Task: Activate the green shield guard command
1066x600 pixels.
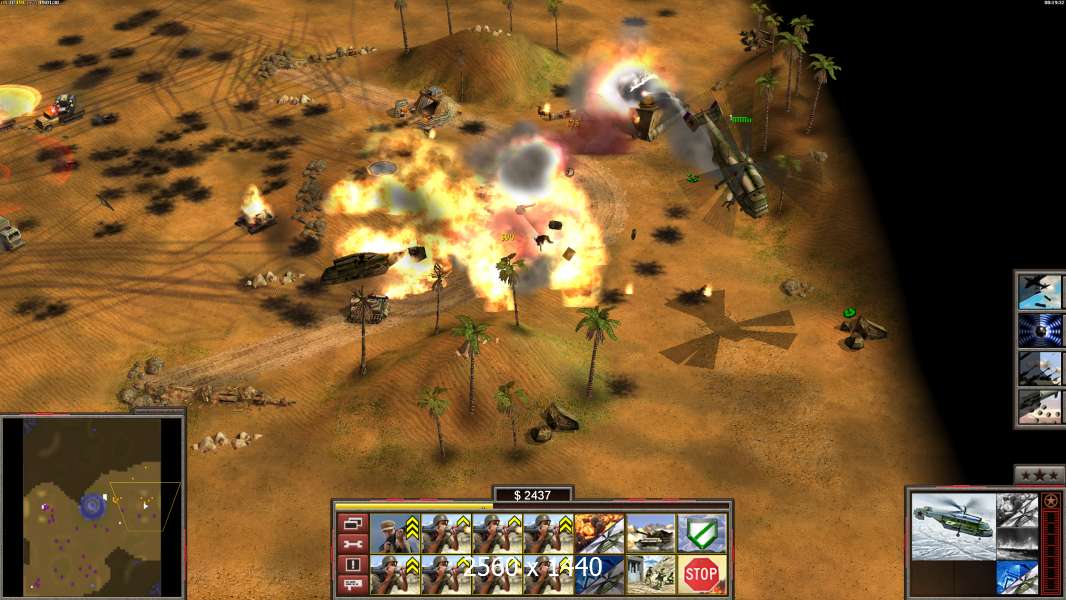Action: (x=702, y=533)
